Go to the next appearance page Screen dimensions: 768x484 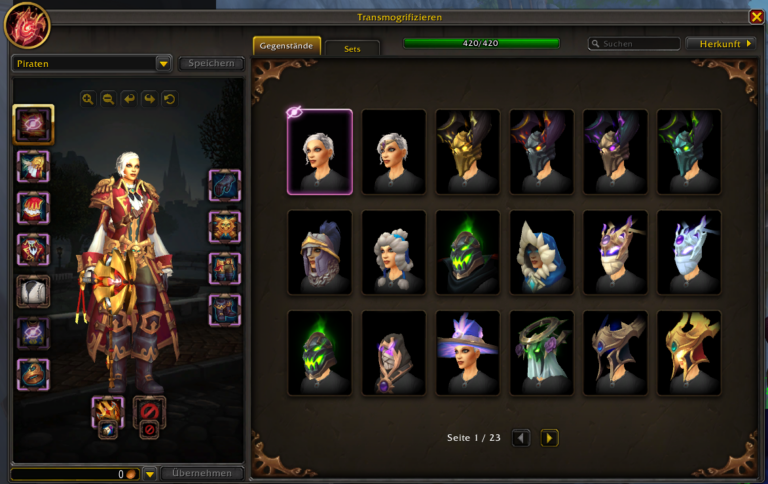click(549, 438)
